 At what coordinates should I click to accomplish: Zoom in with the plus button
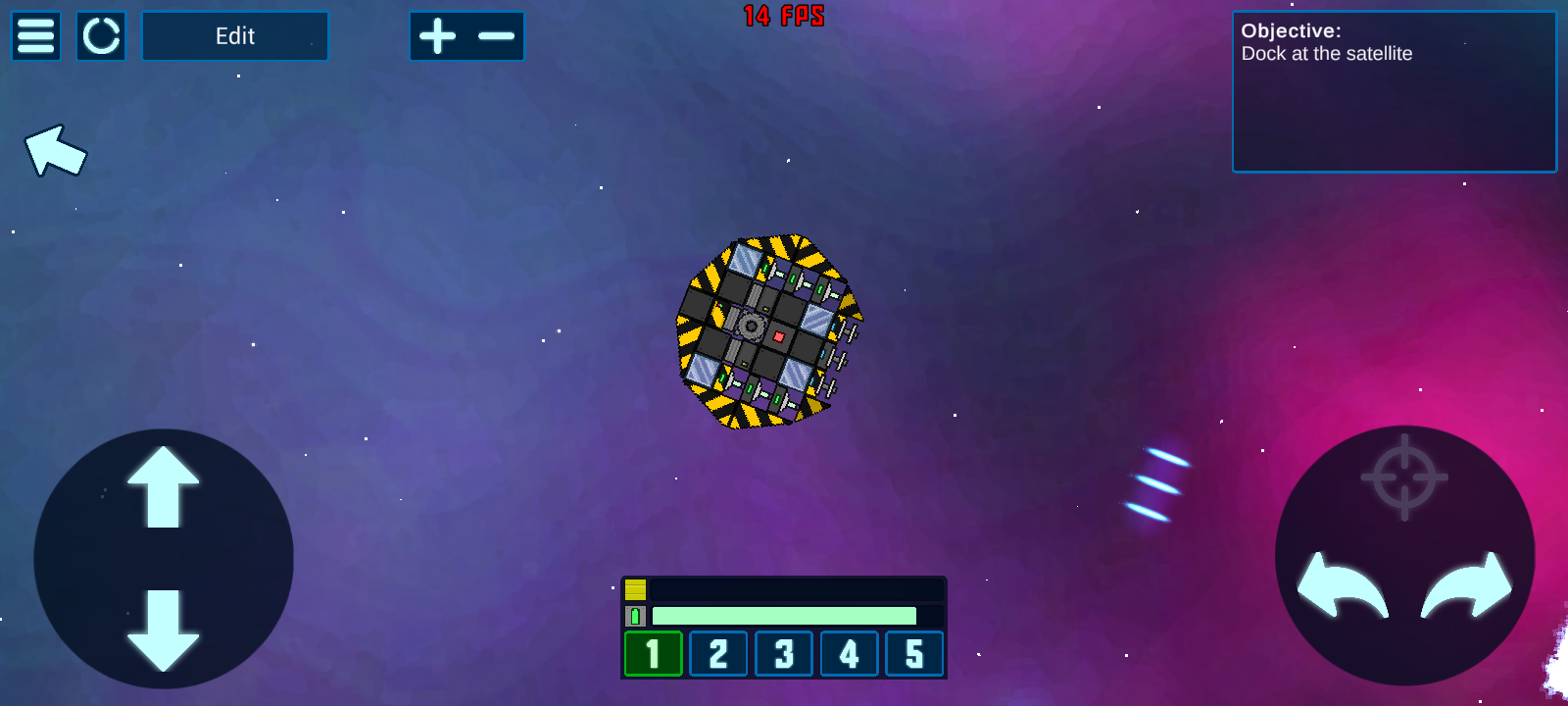(438, 36)
